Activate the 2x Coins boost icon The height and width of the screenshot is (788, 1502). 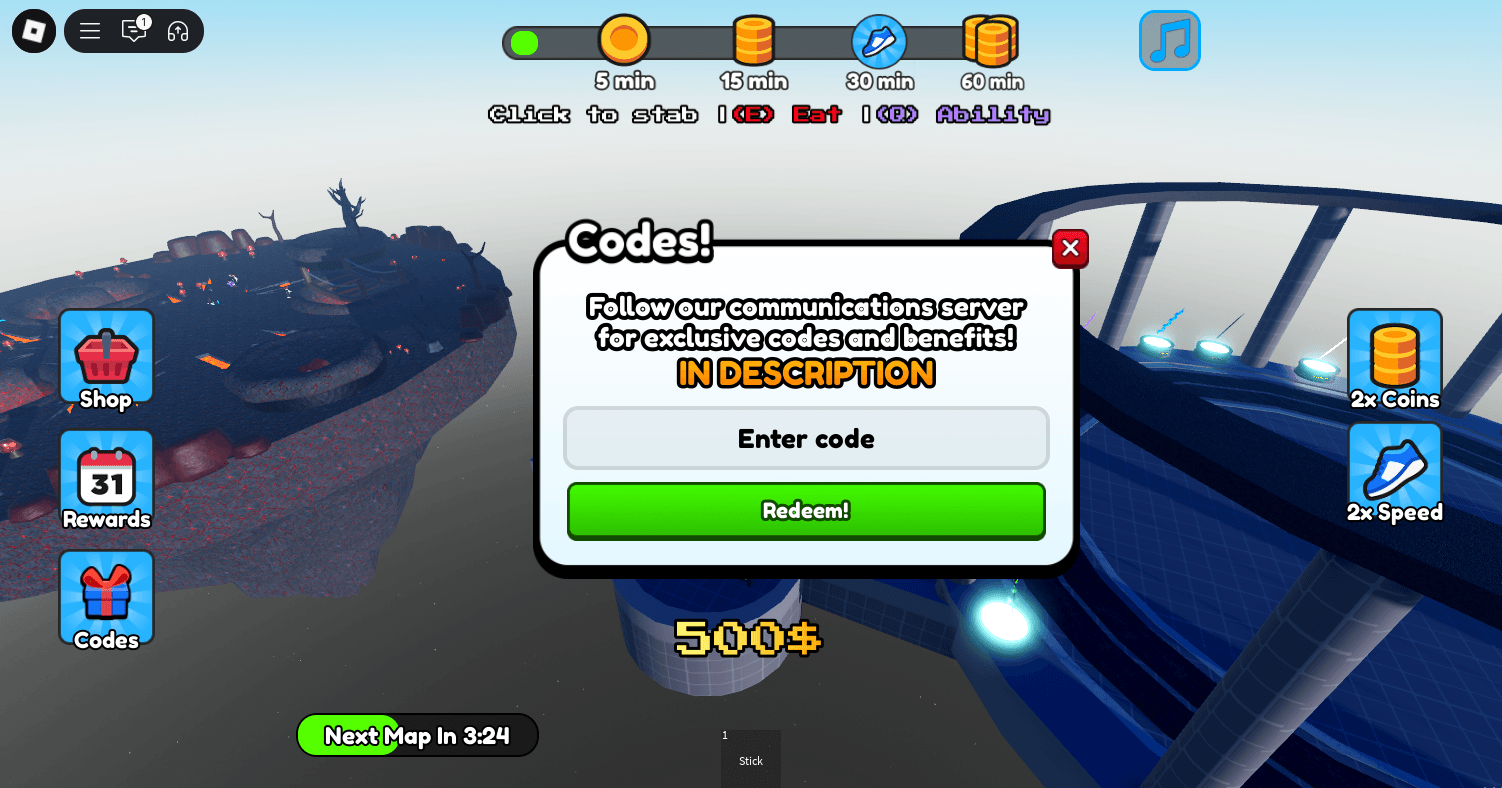pyautogui.click(x=1394, y=358)
